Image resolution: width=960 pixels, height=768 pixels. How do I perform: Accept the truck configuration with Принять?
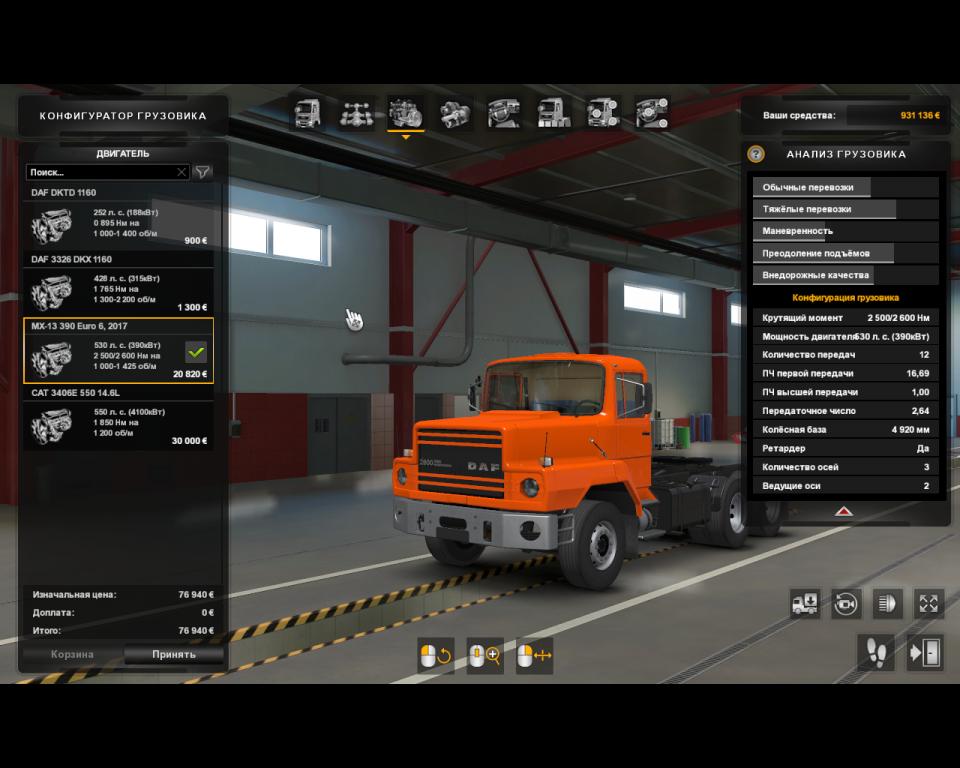pos(174,655)
